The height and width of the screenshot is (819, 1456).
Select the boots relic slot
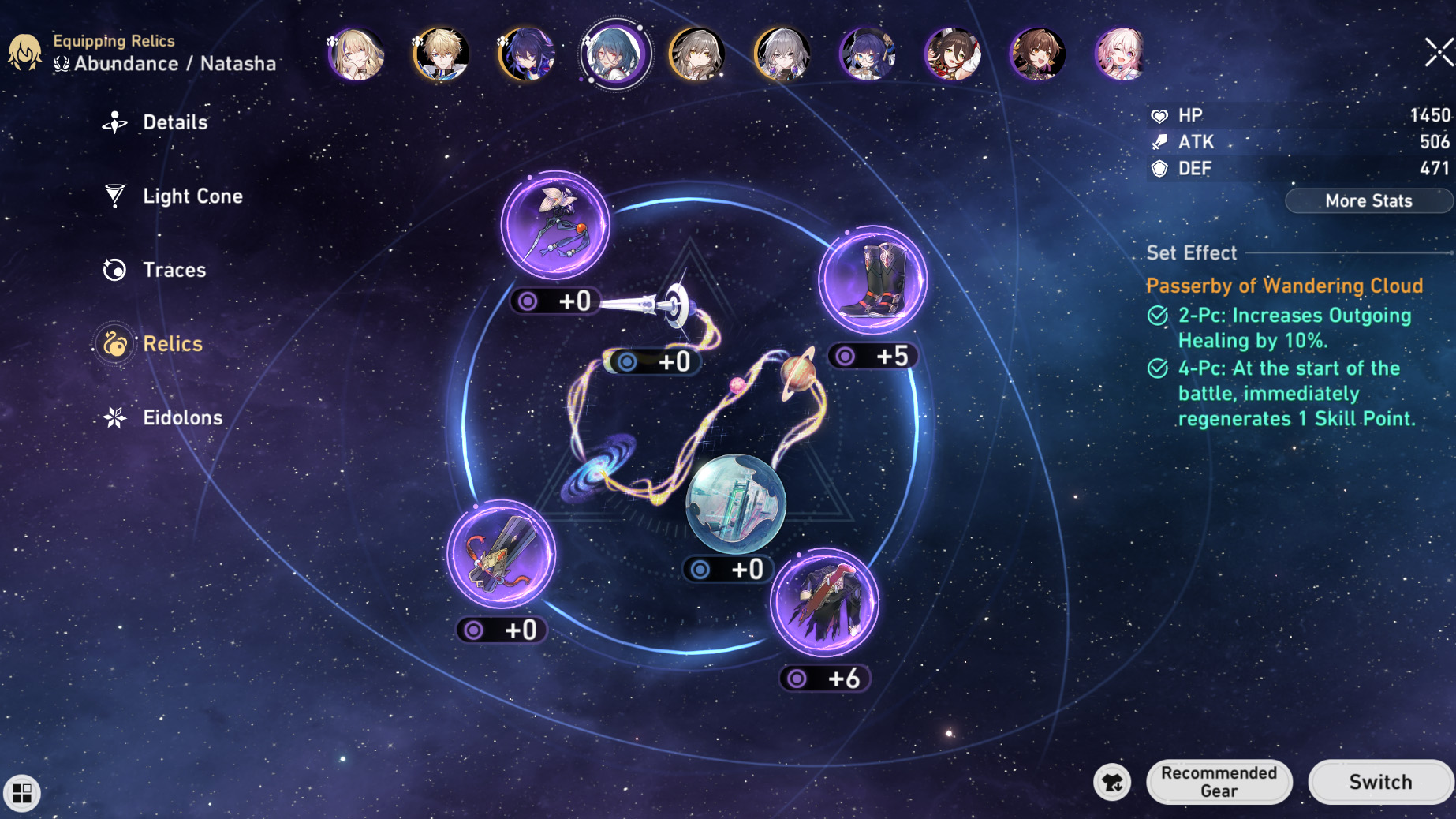(x=872, y=280)
